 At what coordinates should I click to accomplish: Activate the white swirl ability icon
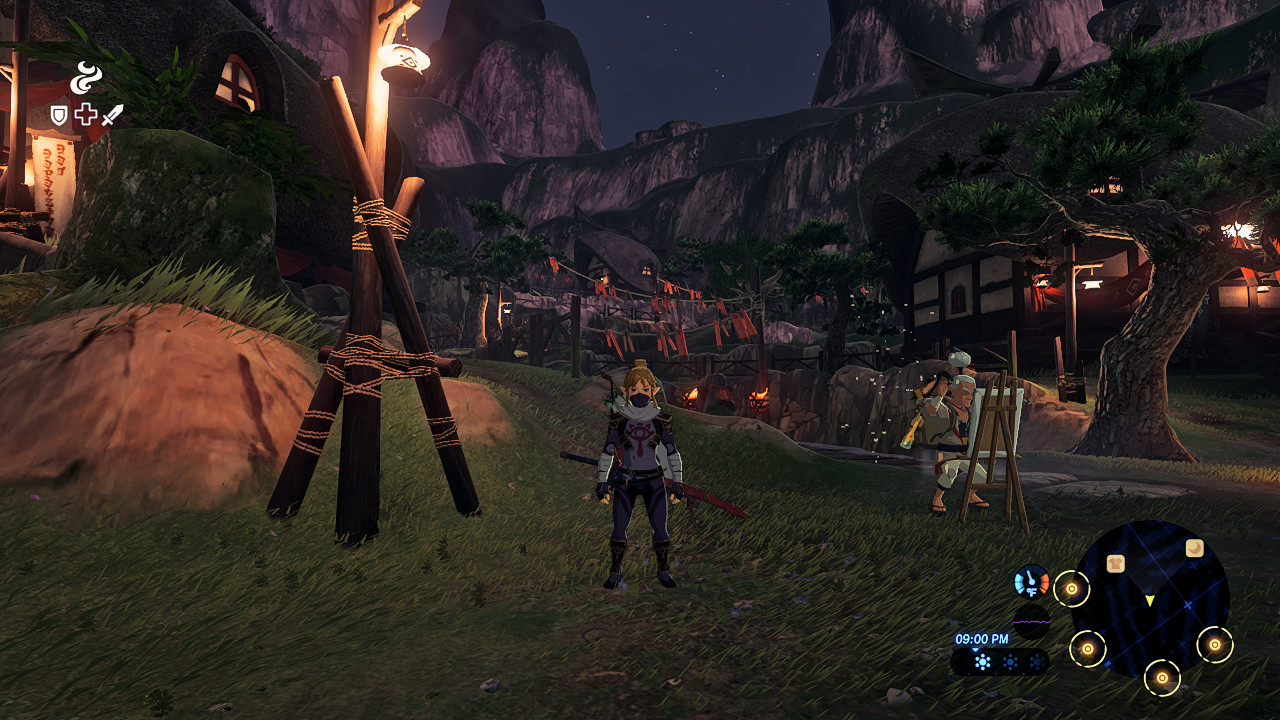pos(86,78)
